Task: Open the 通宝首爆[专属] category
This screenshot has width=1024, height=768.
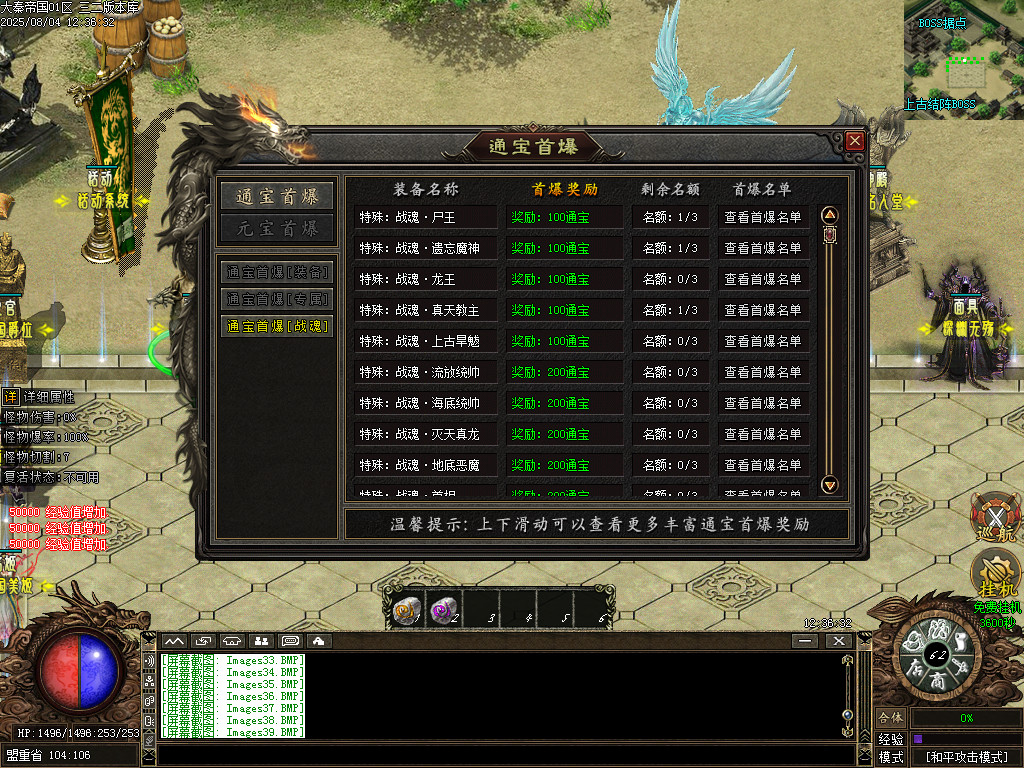Action: (x=277, y=299)
